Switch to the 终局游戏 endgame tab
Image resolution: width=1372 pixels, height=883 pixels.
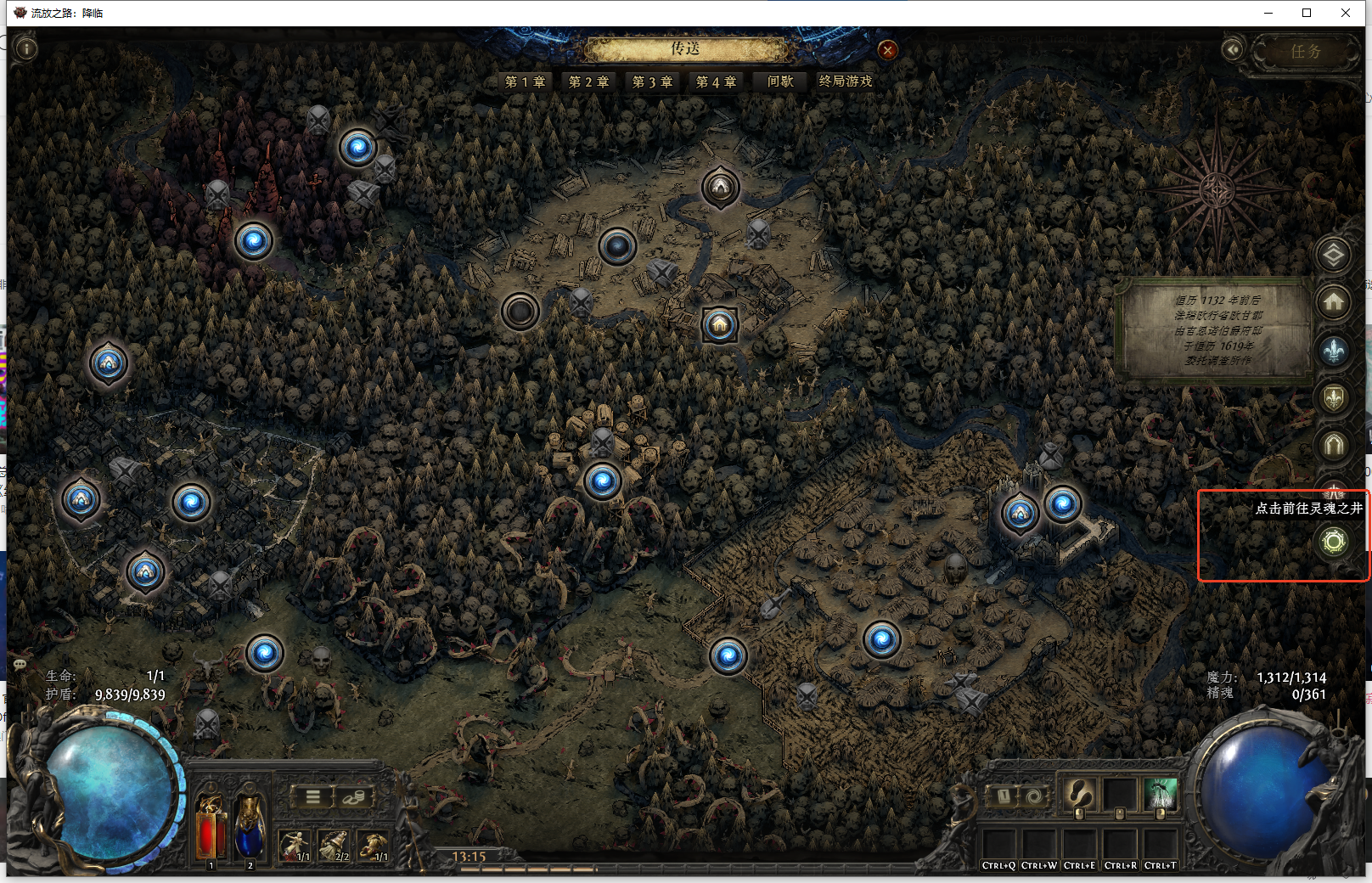pyautogui.click(x=846, y=82)
